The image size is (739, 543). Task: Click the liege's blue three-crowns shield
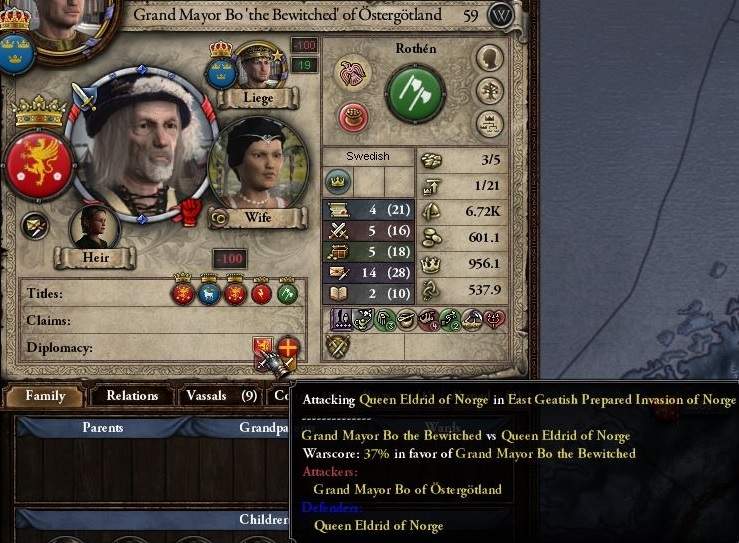(x=220, y=73)
